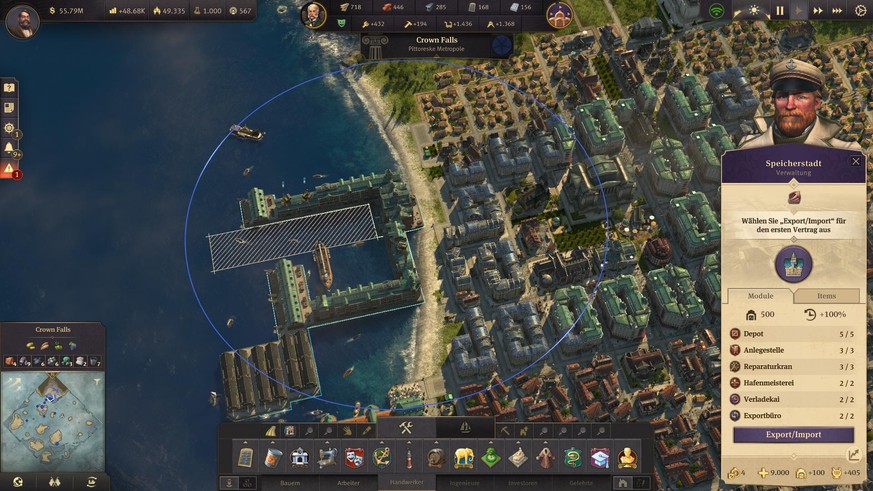Select the sewing machine building
Screen dimensions: 873x491
pyautogui.click(x=327, y=458)
